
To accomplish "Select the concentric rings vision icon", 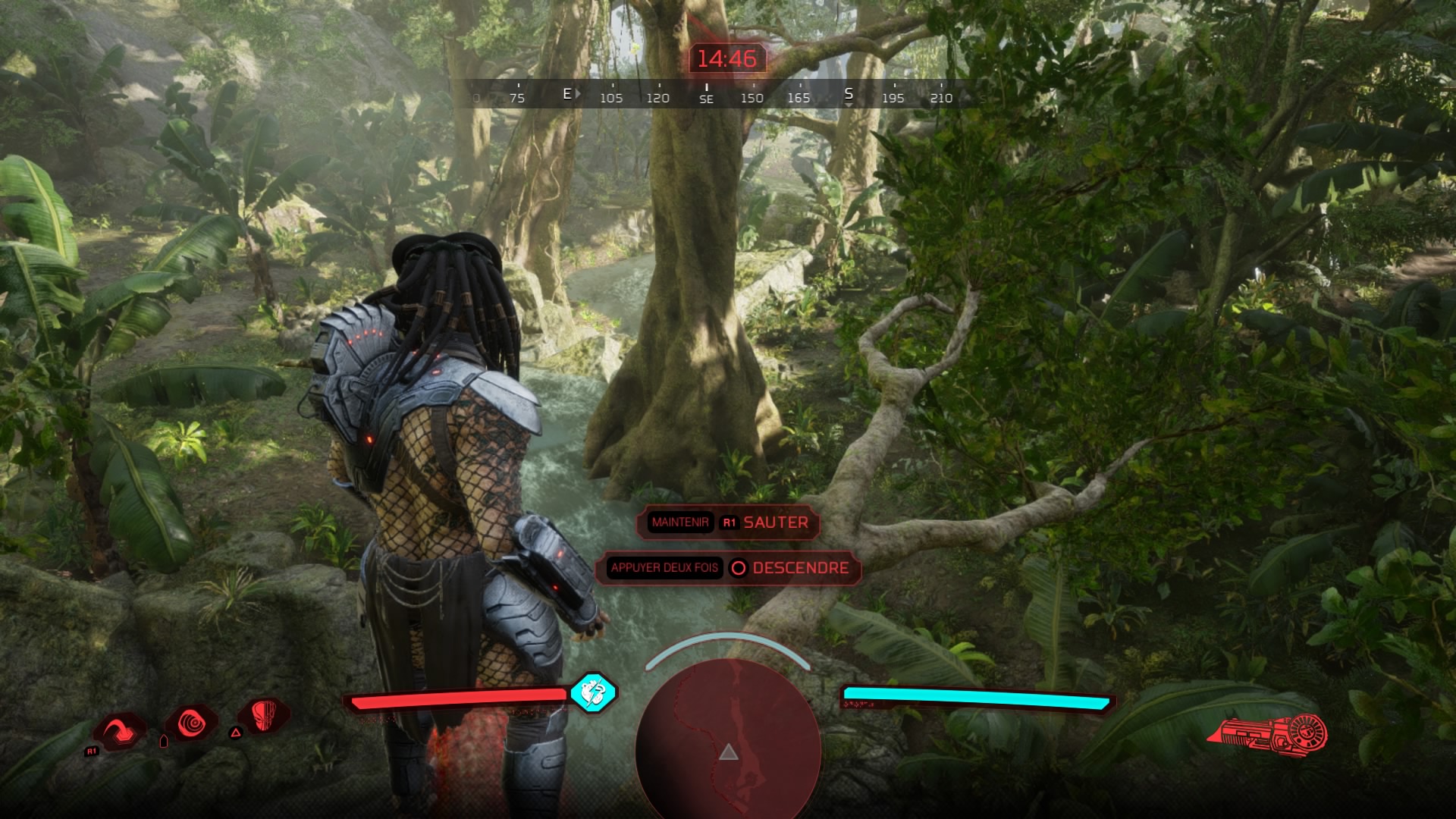I will click(x=192, y=725).
